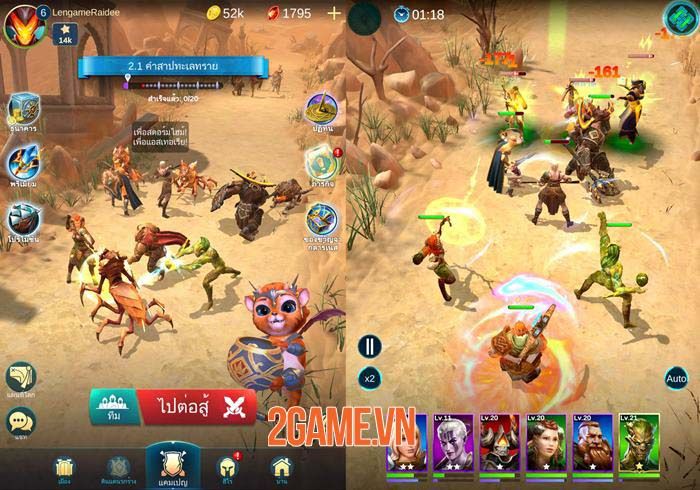Image resolution: width=700 pixels, height=490 pixels.
Task: Switch to the helmet tab with red alert
Action: pyautogui.click(x=227, y=468)
